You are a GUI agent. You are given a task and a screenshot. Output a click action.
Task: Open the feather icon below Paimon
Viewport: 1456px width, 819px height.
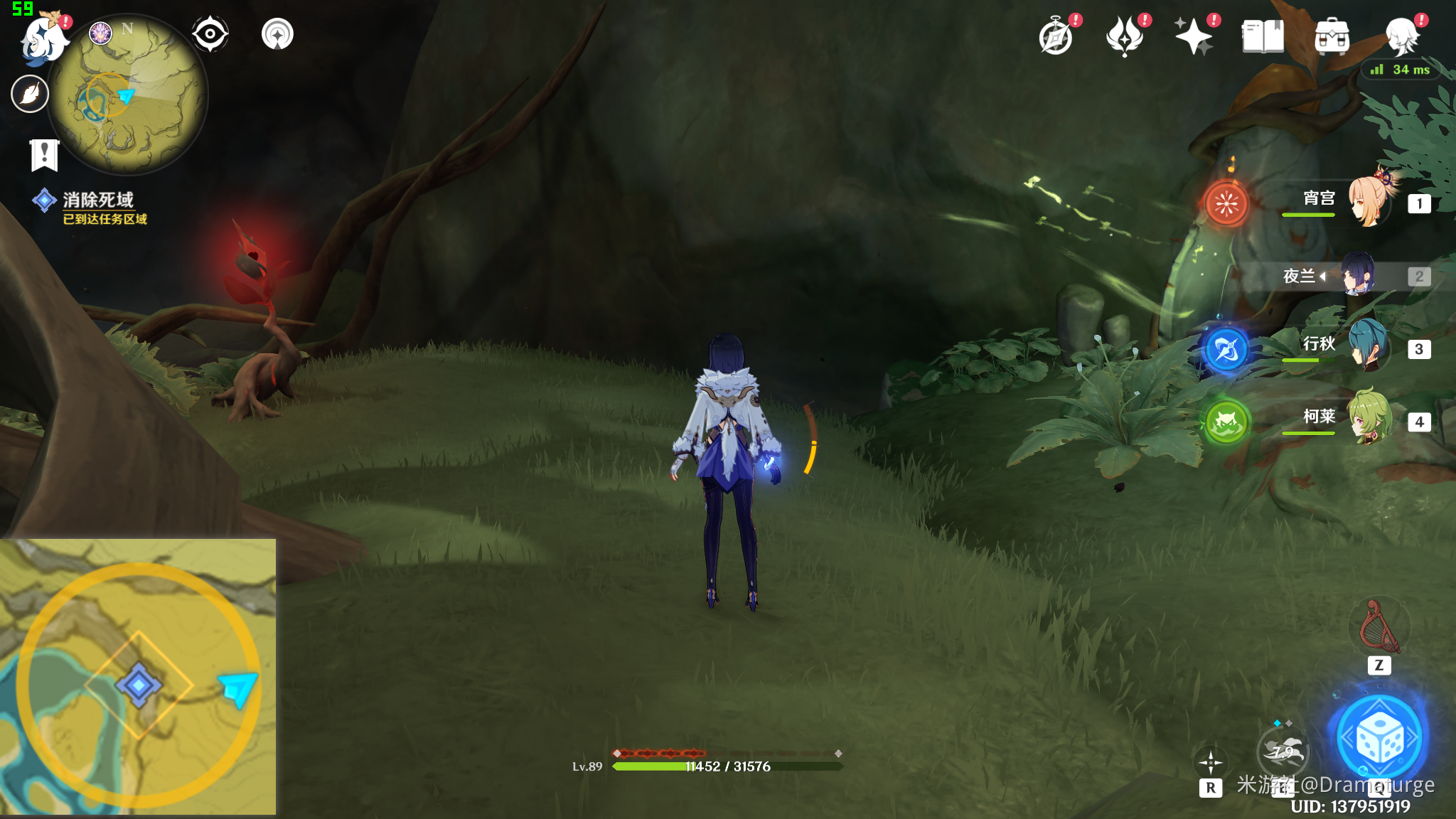click(x=30, y=94)
